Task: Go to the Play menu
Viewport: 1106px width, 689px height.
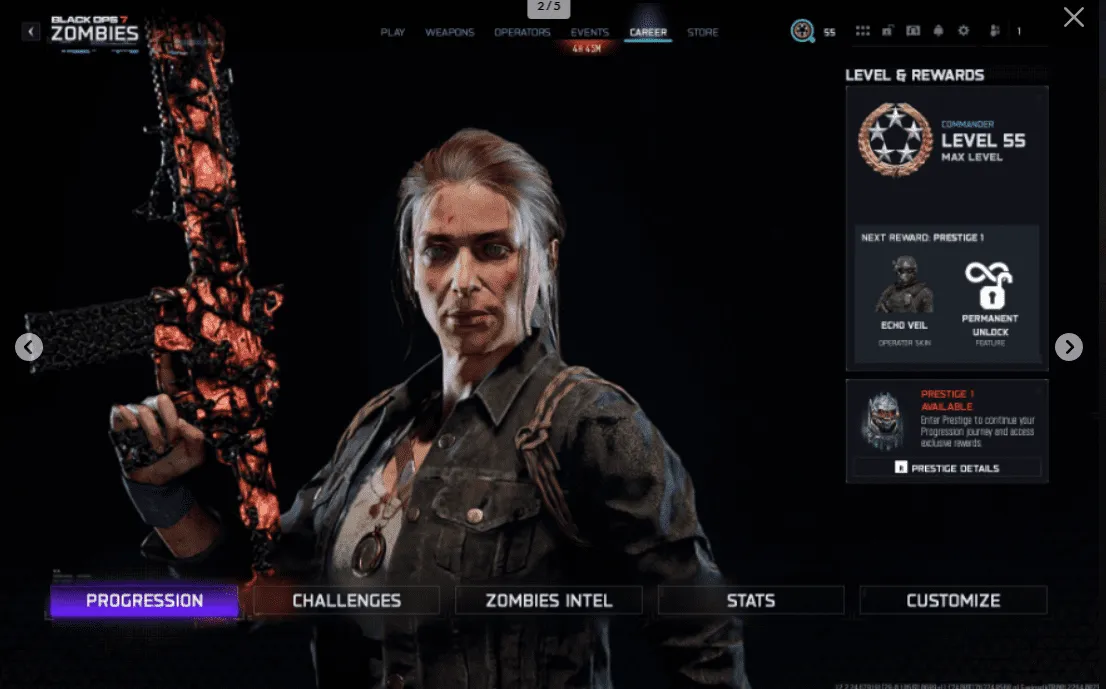Action: pyautogui.click(x=393, y=32)
